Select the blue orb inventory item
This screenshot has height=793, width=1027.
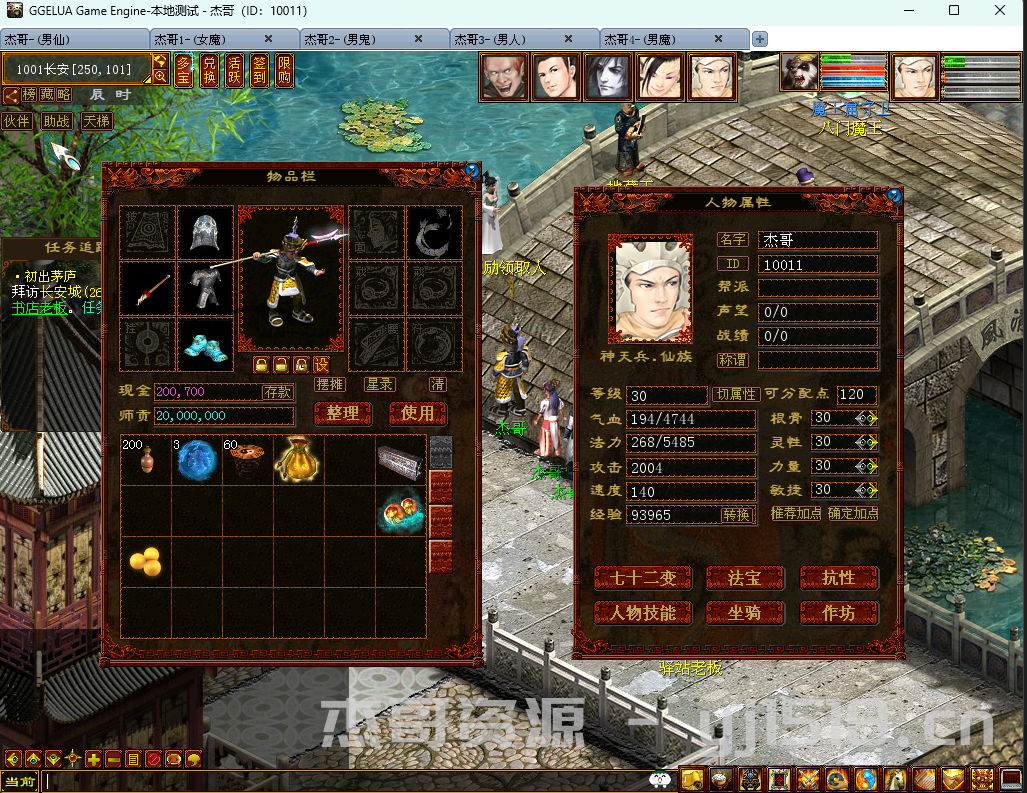pyautogui.click(x=196, y=460)
